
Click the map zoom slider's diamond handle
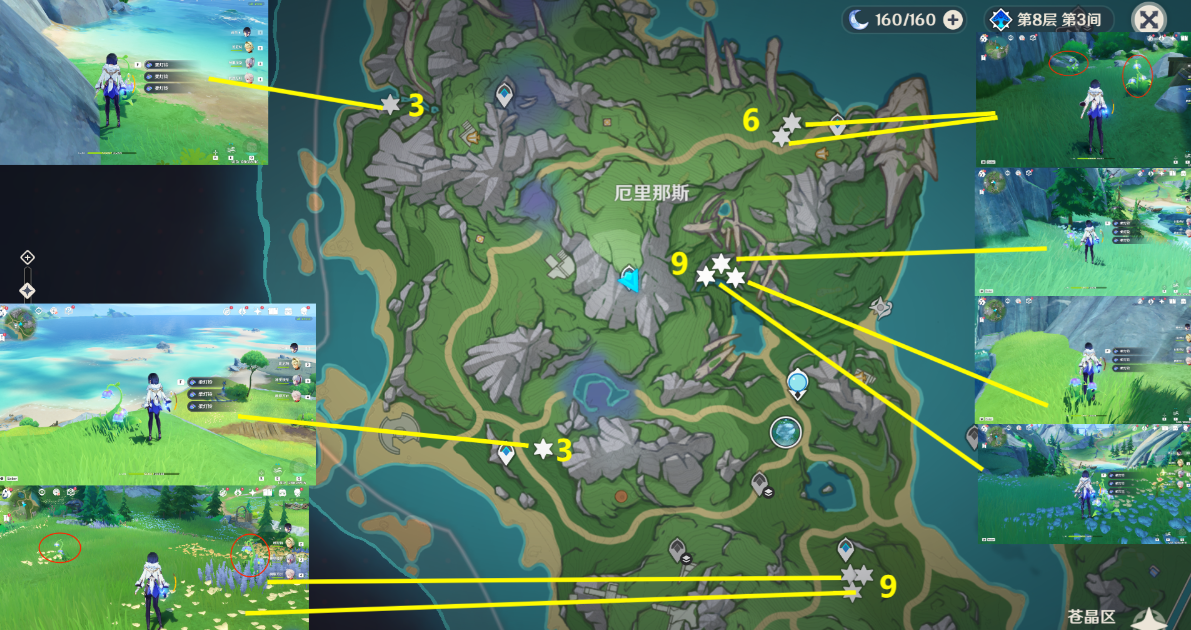click(x=27, y=290)
